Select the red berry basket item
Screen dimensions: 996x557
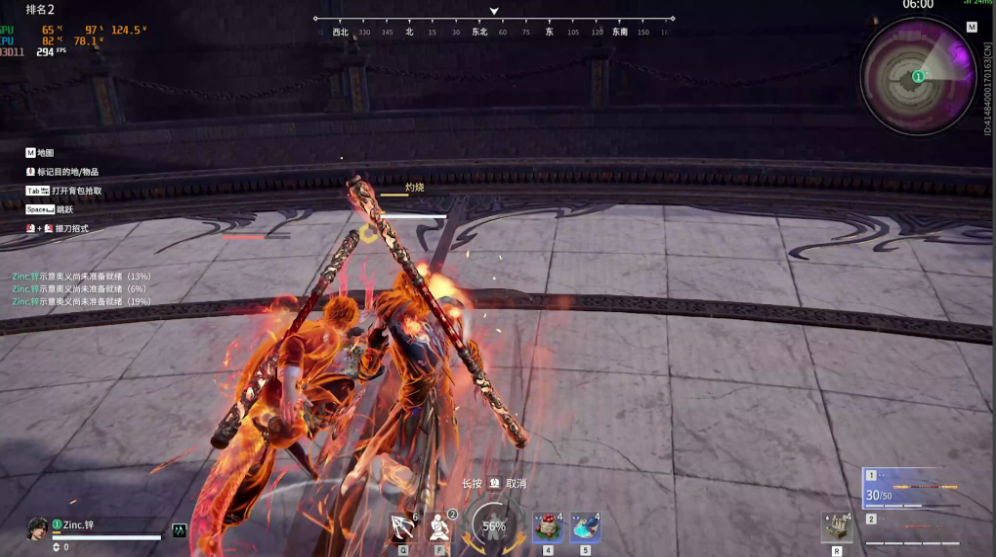tap(547, 527)
